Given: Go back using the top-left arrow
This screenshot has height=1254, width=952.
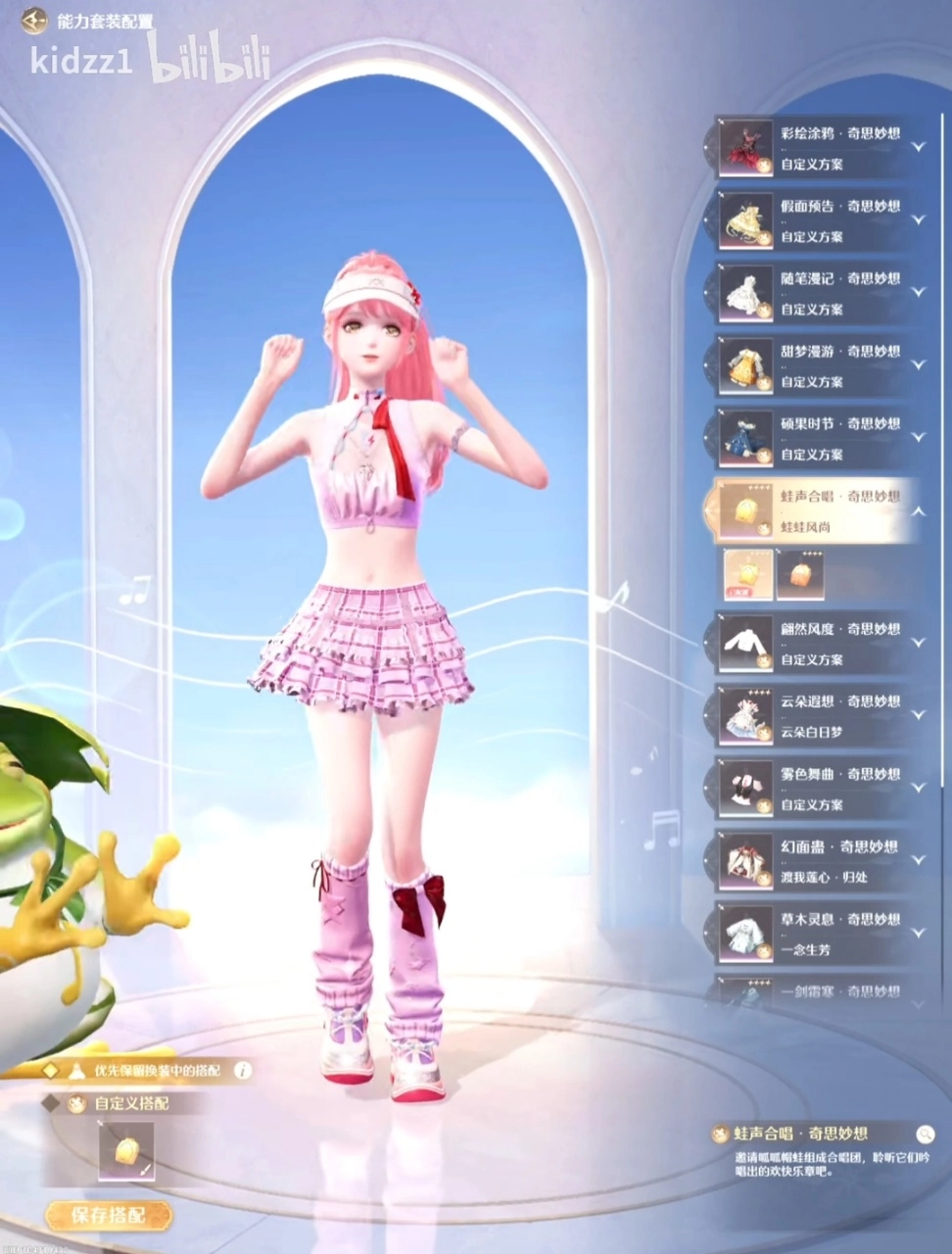Looking at the screenshot, I should click(x=34, y=20).
